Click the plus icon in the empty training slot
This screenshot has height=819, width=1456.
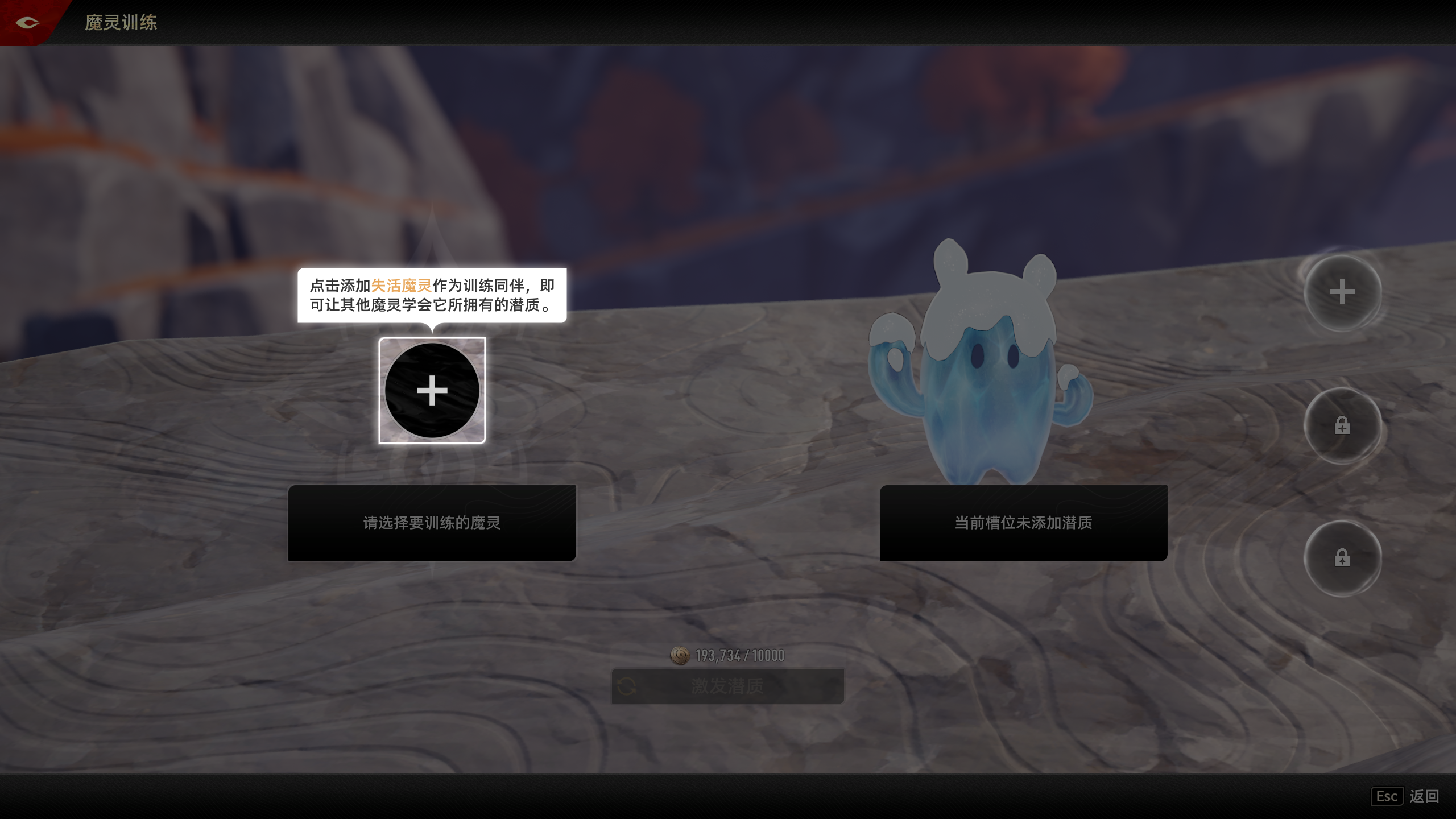[432, 390]
